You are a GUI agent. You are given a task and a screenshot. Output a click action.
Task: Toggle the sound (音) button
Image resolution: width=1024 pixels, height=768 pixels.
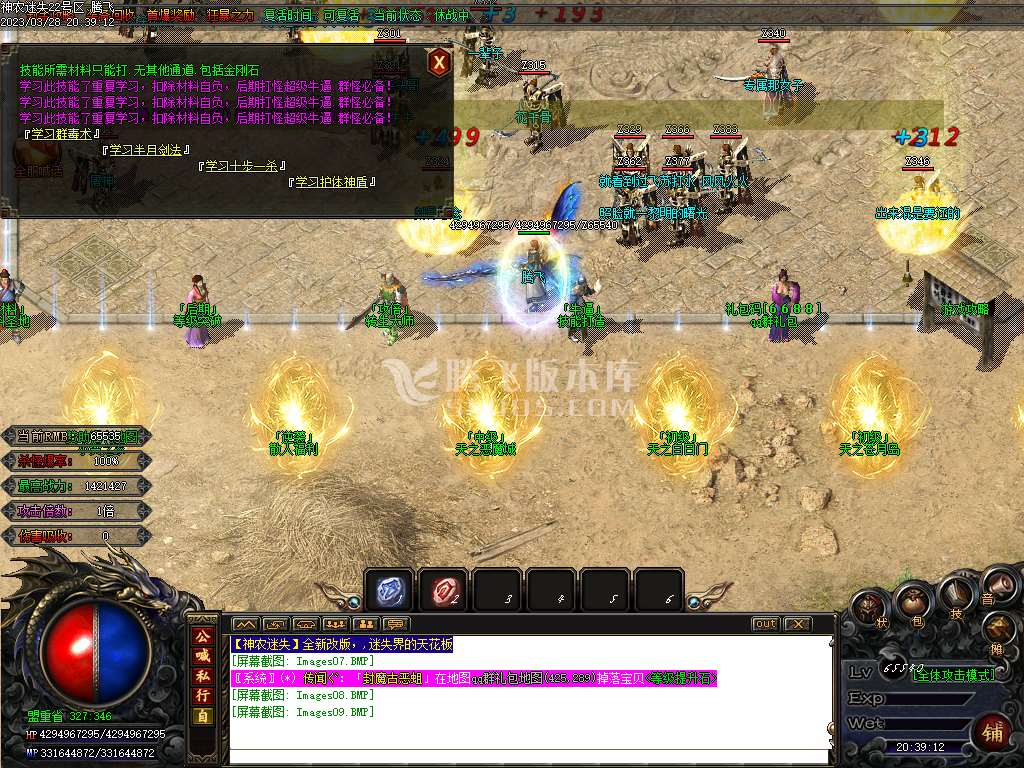tap(990, 589)
